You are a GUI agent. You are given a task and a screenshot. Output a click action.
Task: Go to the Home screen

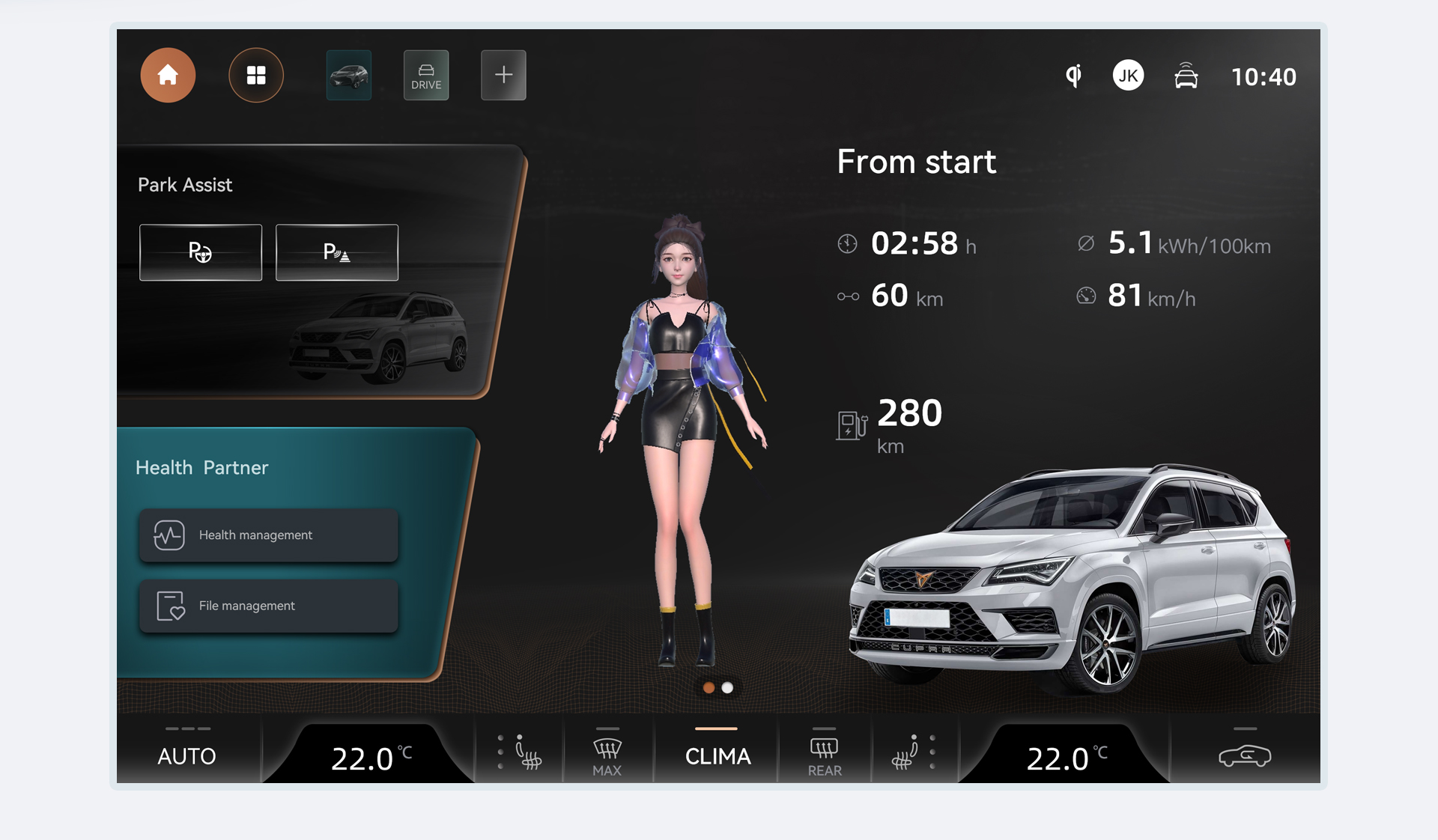coord(168,76)
